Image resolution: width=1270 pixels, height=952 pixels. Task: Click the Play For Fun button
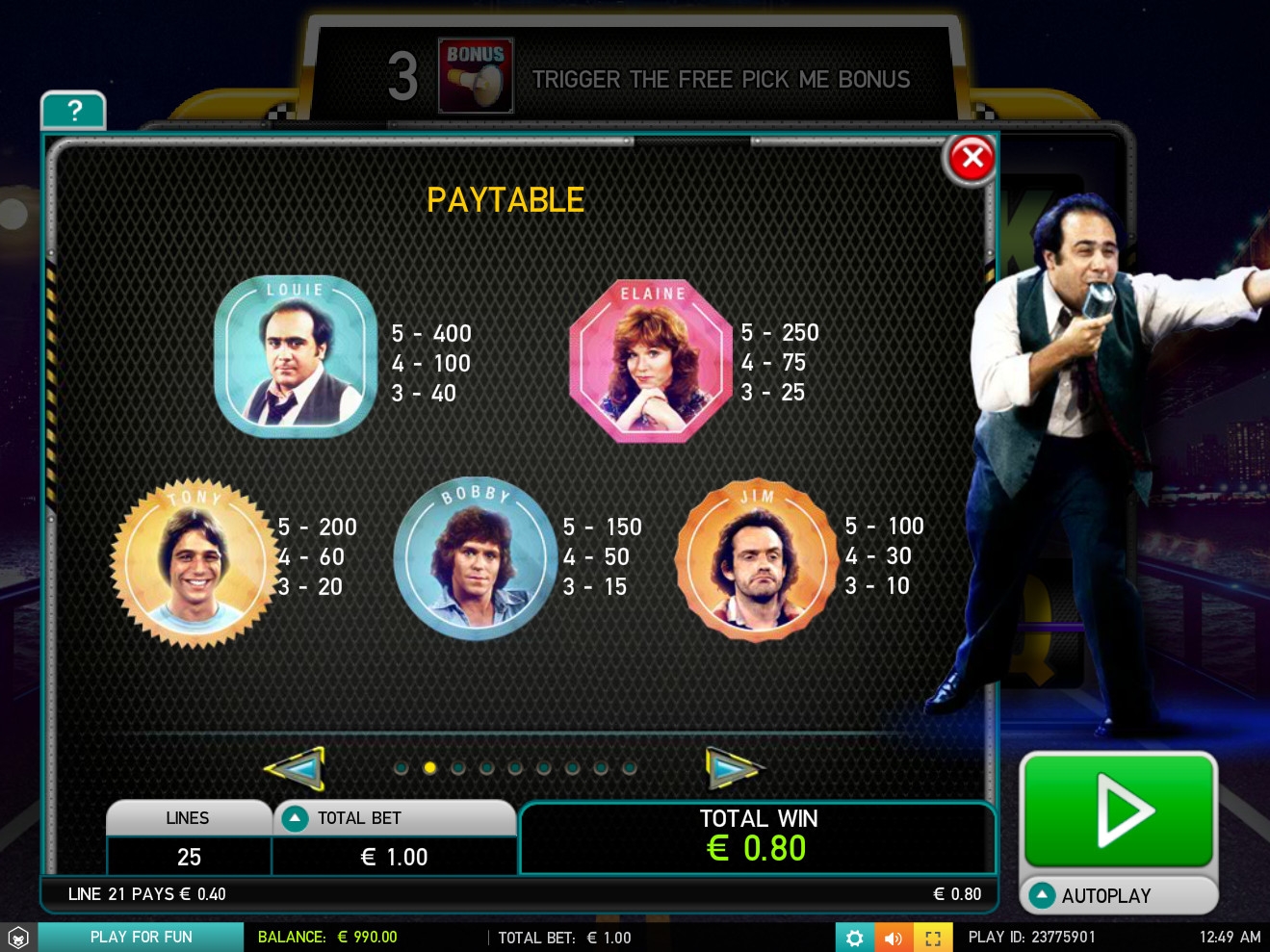[141, 938]
